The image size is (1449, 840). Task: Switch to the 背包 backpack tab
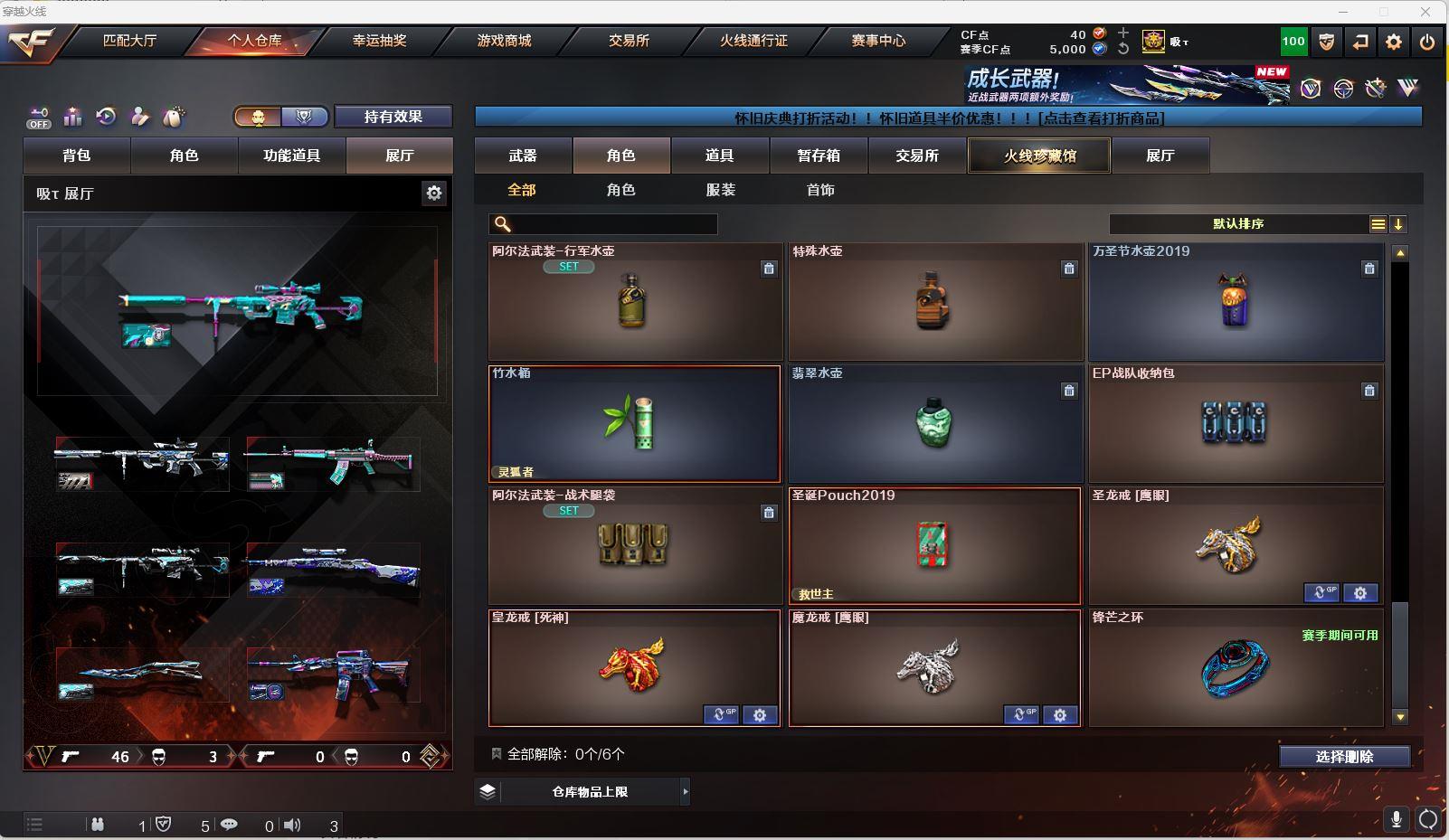(77, 156)
